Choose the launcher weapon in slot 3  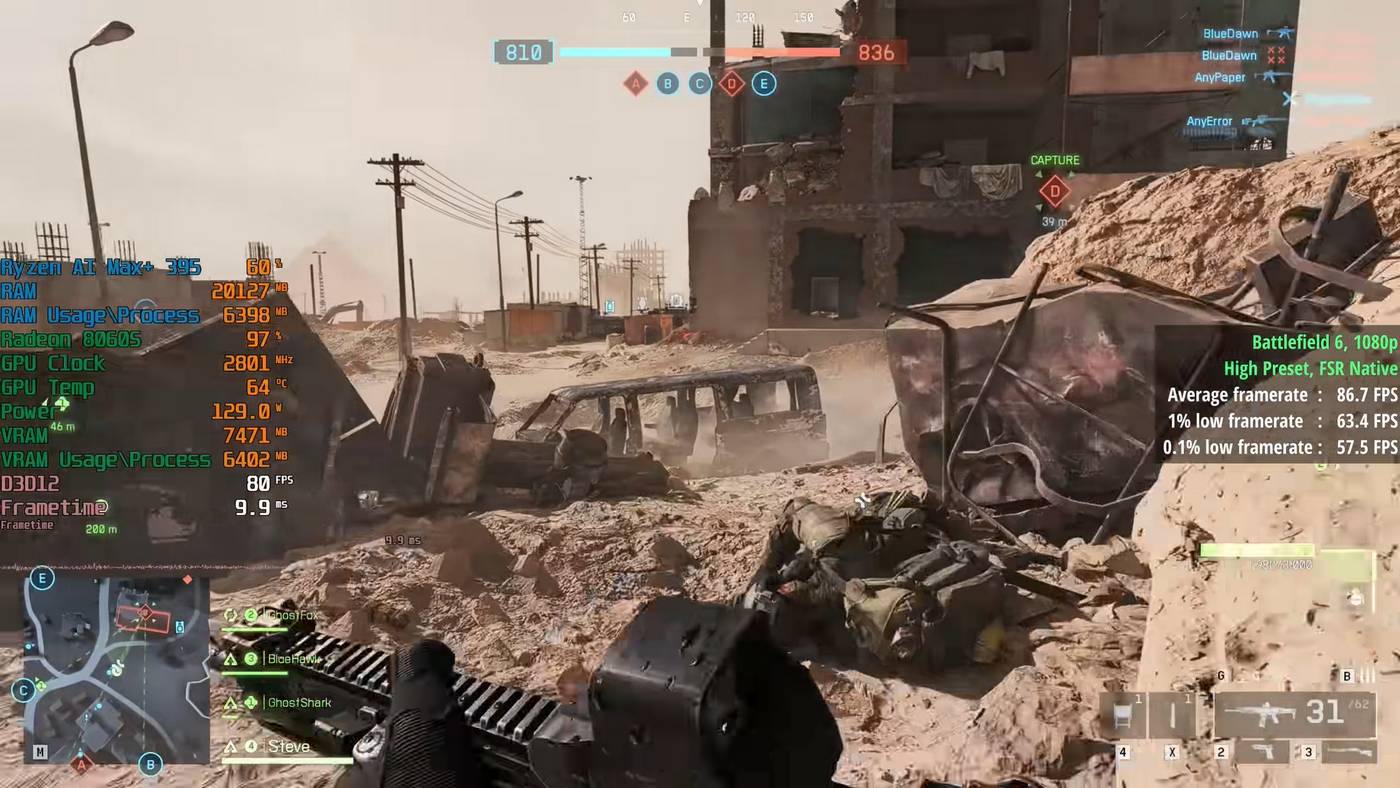point(1349,752)
